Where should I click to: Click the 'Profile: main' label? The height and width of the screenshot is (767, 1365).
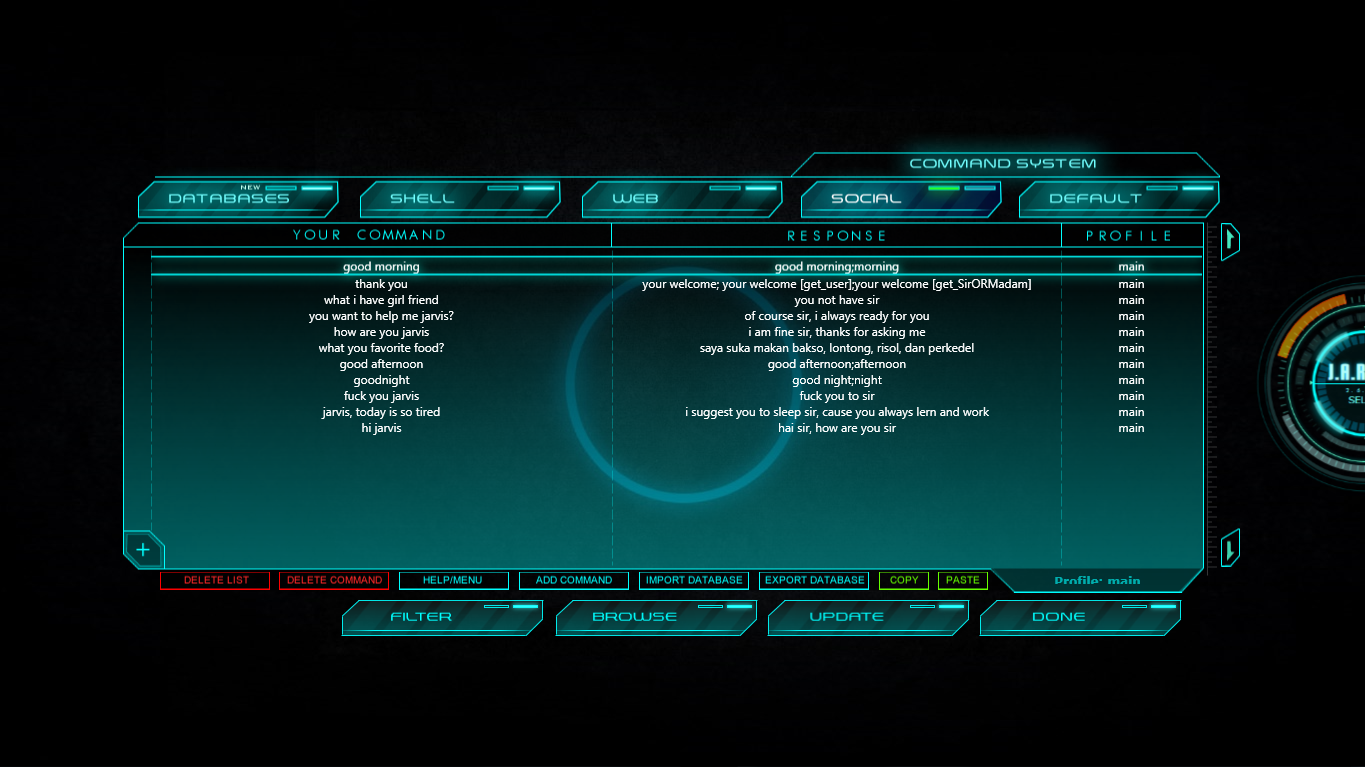click(x=1096, y=581)
